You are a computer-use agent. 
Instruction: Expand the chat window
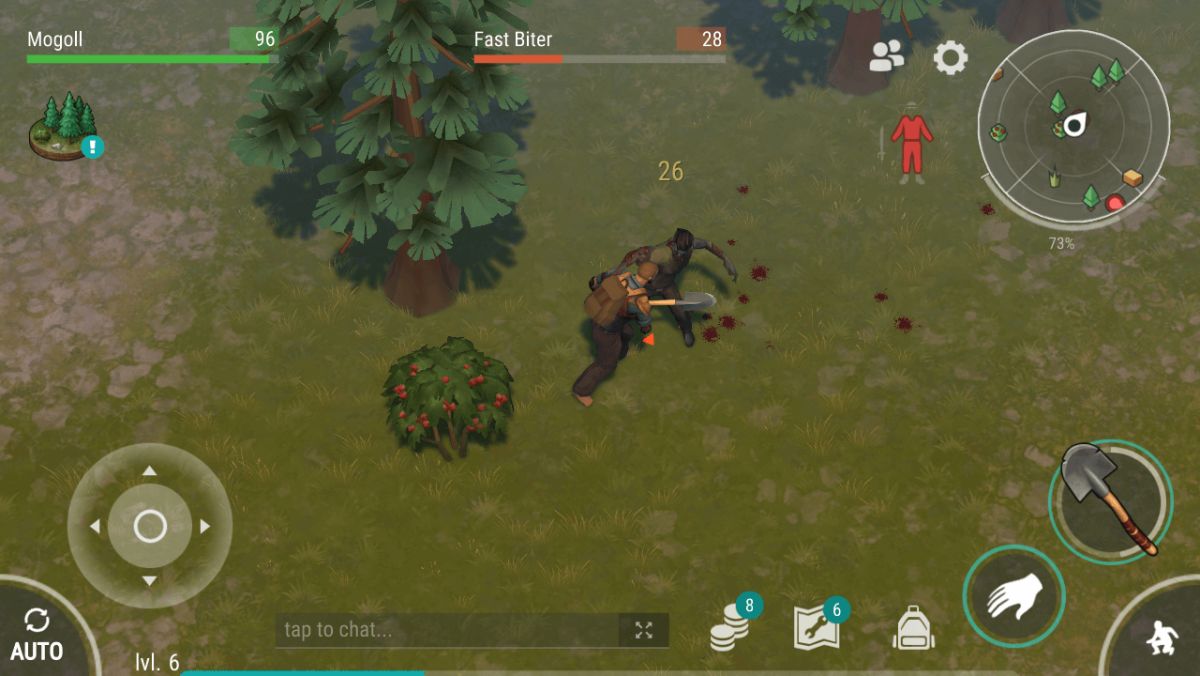(x=644, y=630)
